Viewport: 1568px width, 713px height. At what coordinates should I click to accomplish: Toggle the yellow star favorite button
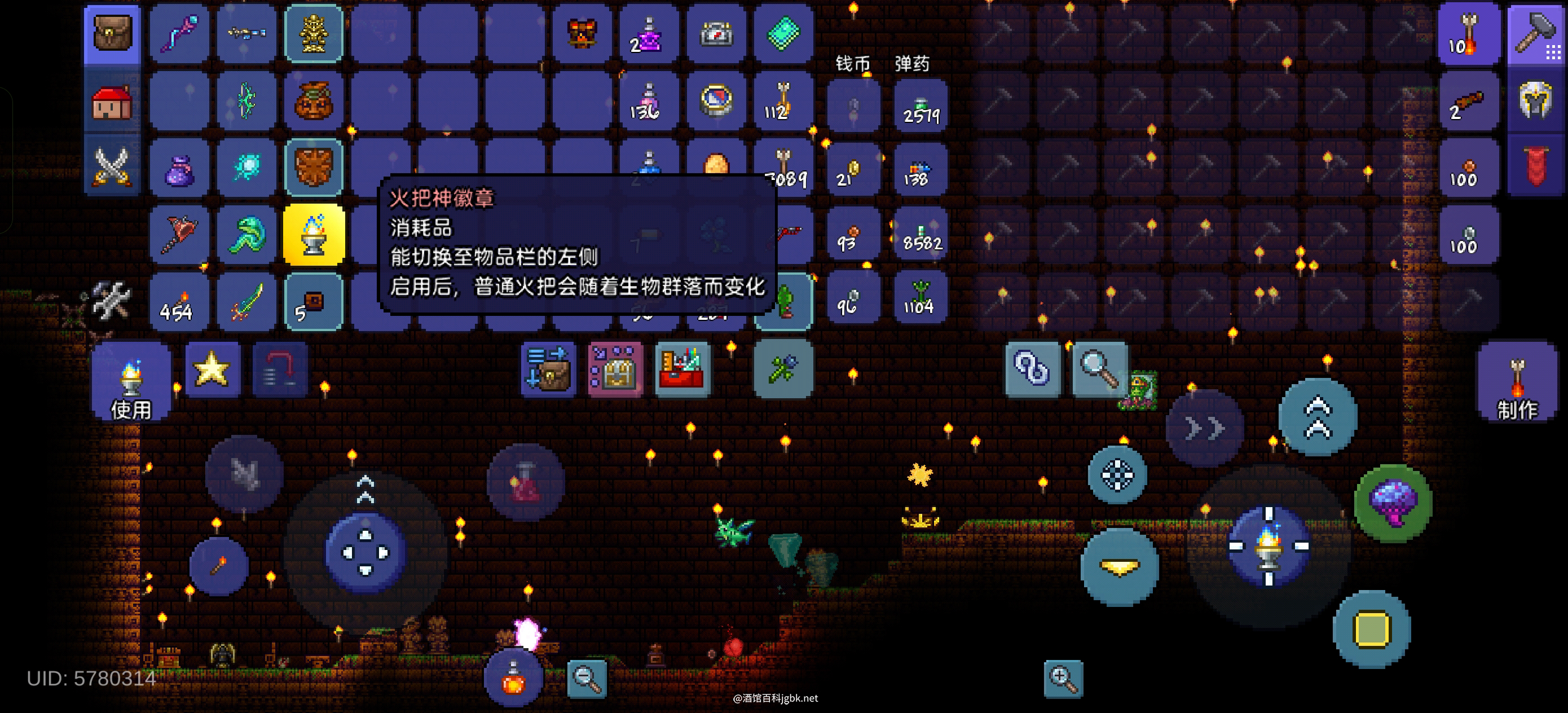[x=212, y=369]
